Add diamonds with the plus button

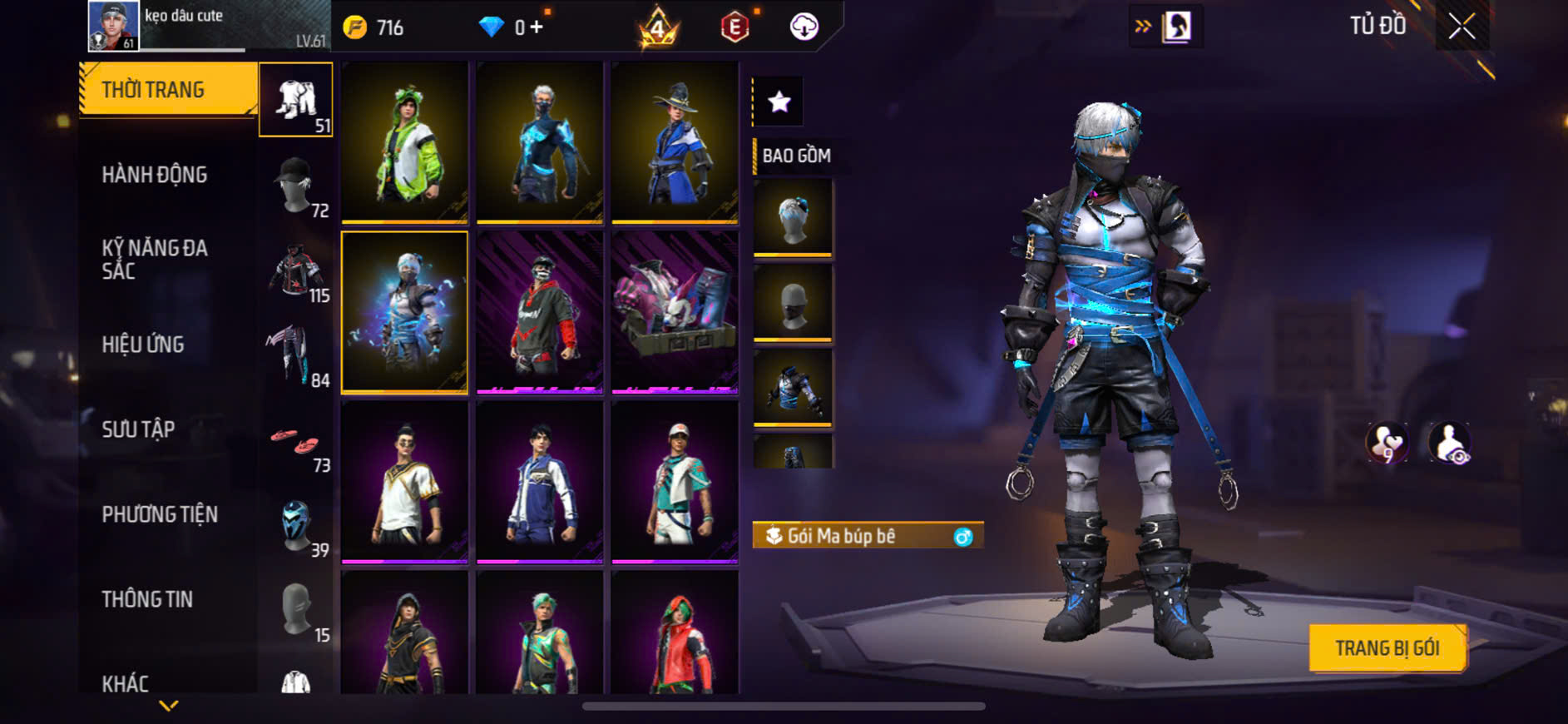click(x=537, y=27)
